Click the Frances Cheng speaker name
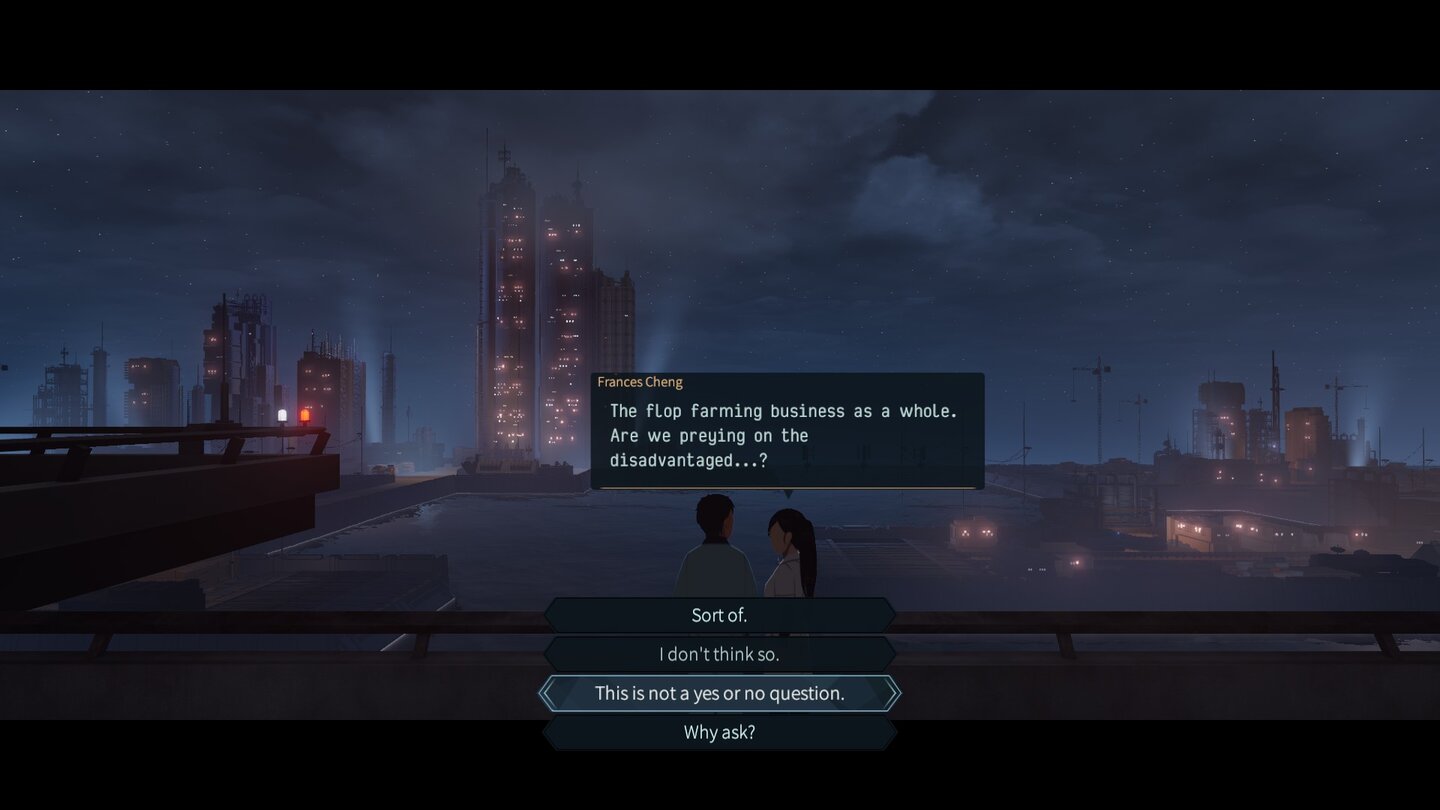The height and width of the screenshot is (810, 1440). point(640,382)
